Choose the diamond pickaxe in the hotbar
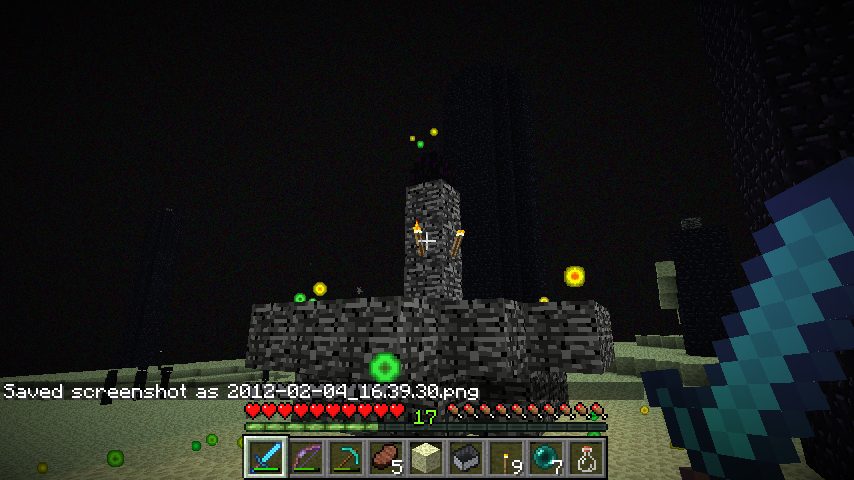 point(346,458)
